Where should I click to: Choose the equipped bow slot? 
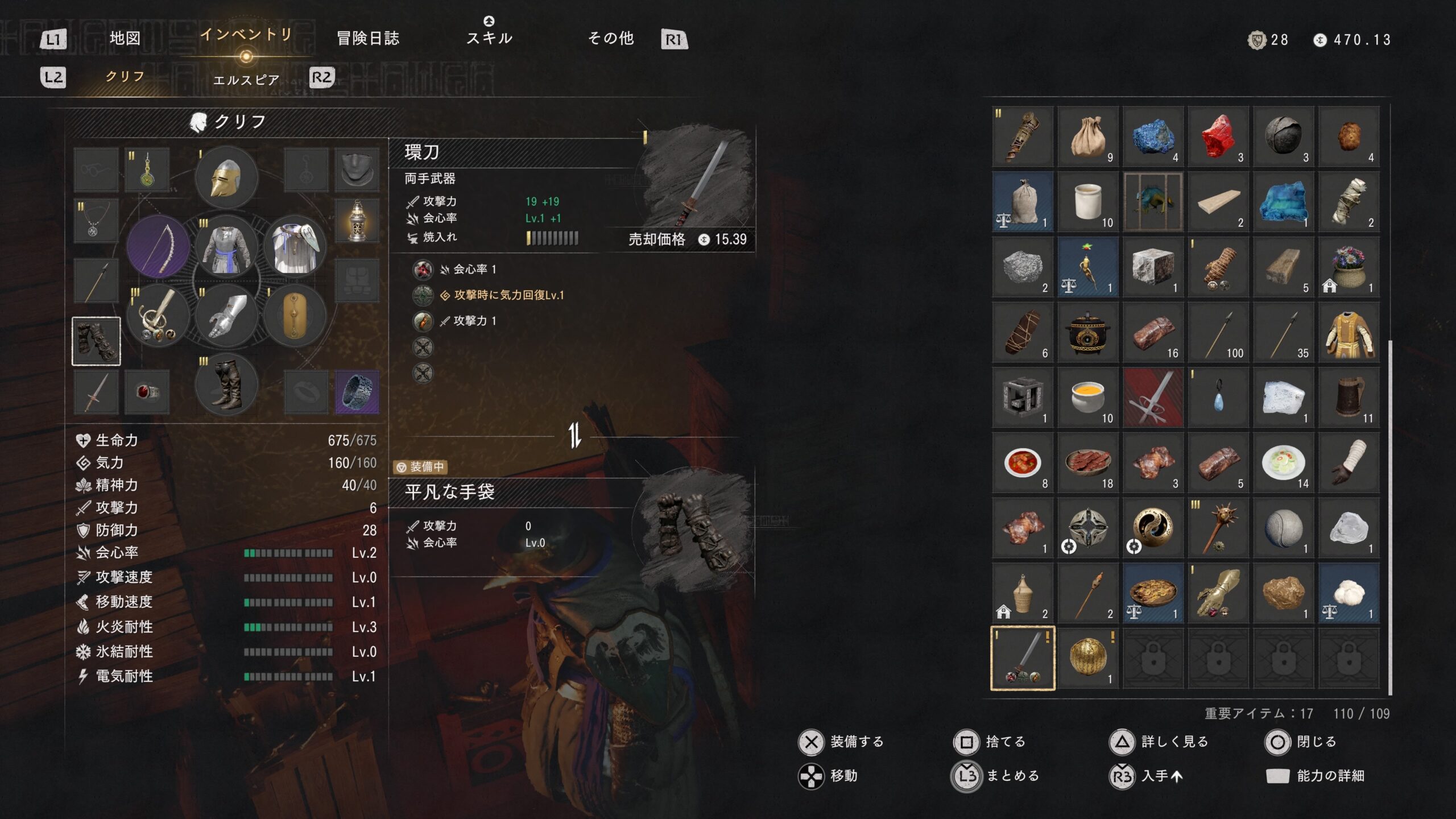click(x=158, y=246)
